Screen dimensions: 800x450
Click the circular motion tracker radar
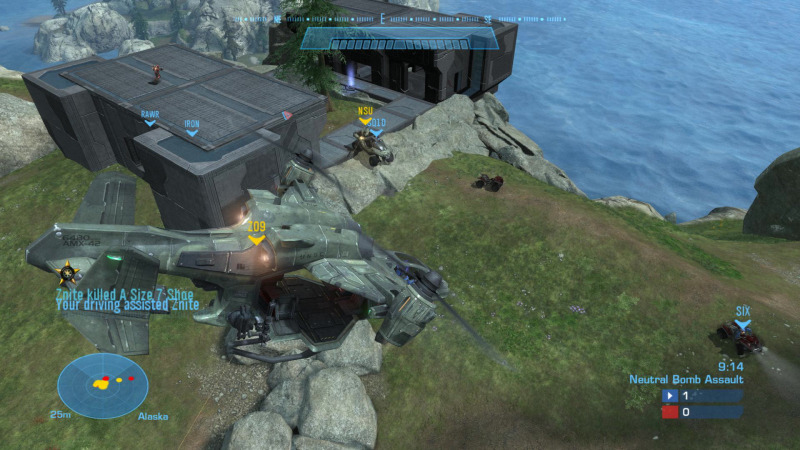102,385
